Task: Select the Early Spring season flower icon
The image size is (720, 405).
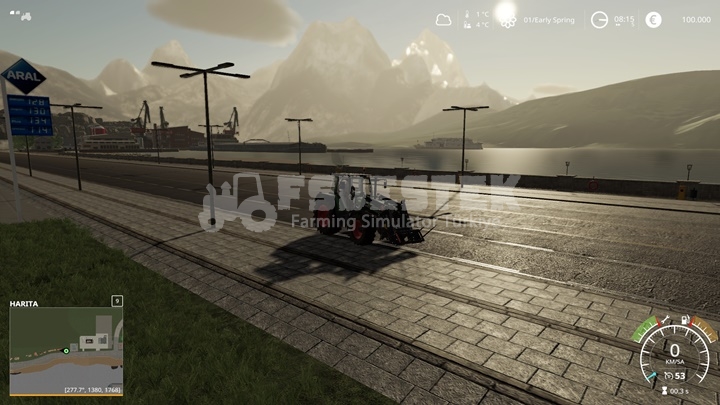Action: [x=508, y=20]
